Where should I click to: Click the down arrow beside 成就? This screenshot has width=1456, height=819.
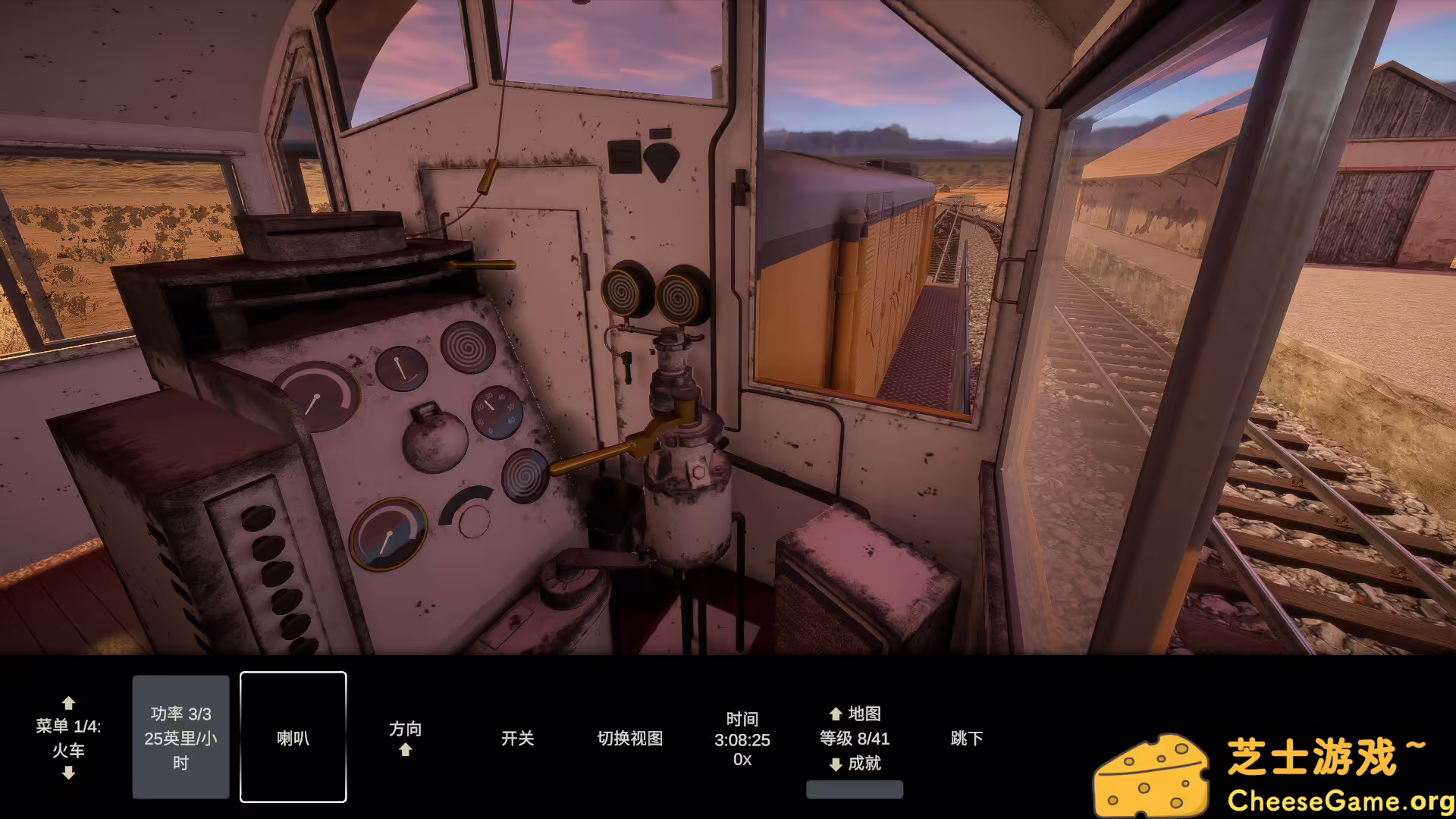(834, 764)
